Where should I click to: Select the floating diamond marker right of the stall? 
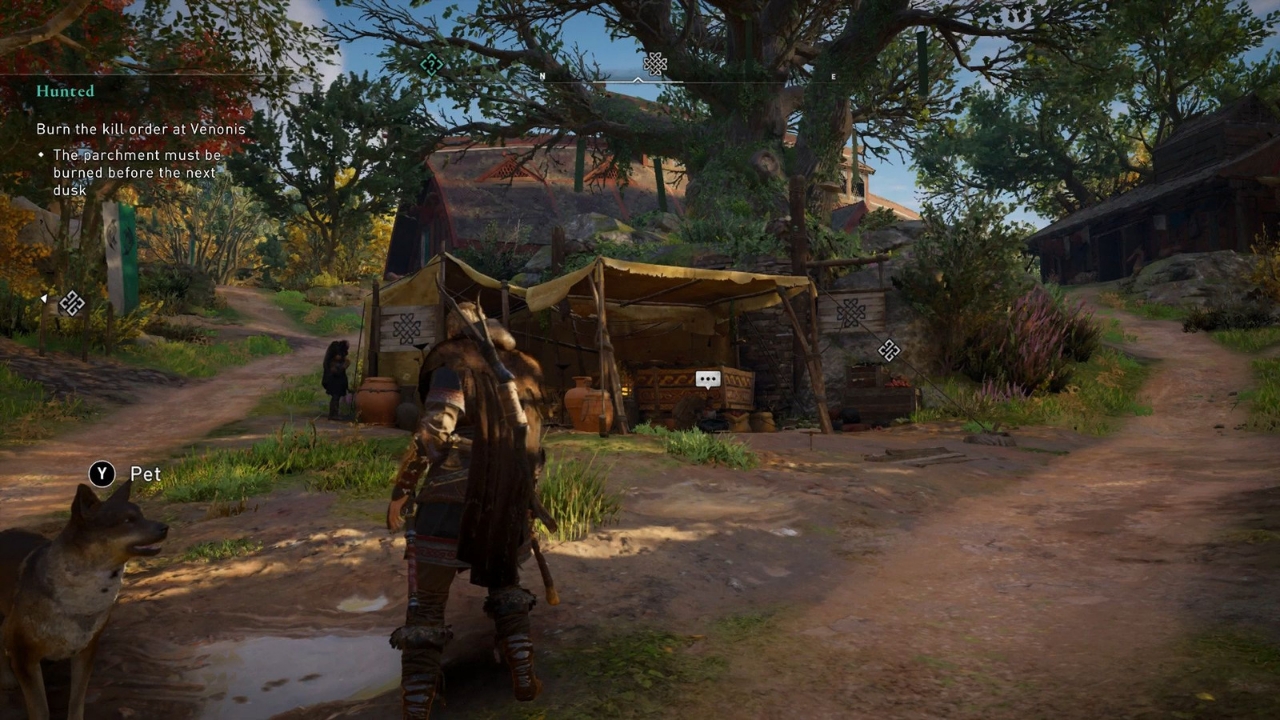point(889,350)
